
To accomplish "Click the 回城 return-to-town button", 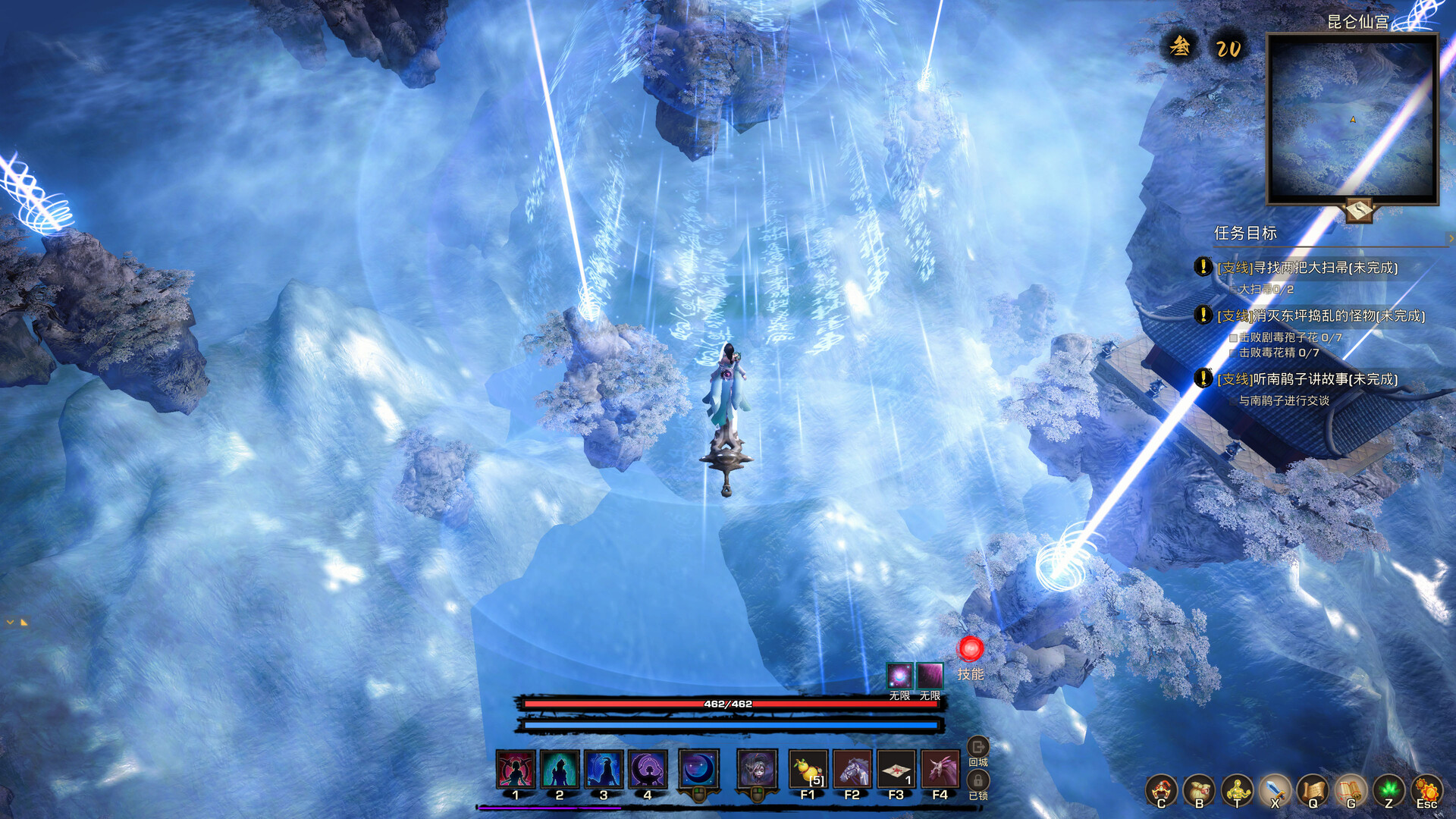I will click(978, 748).
